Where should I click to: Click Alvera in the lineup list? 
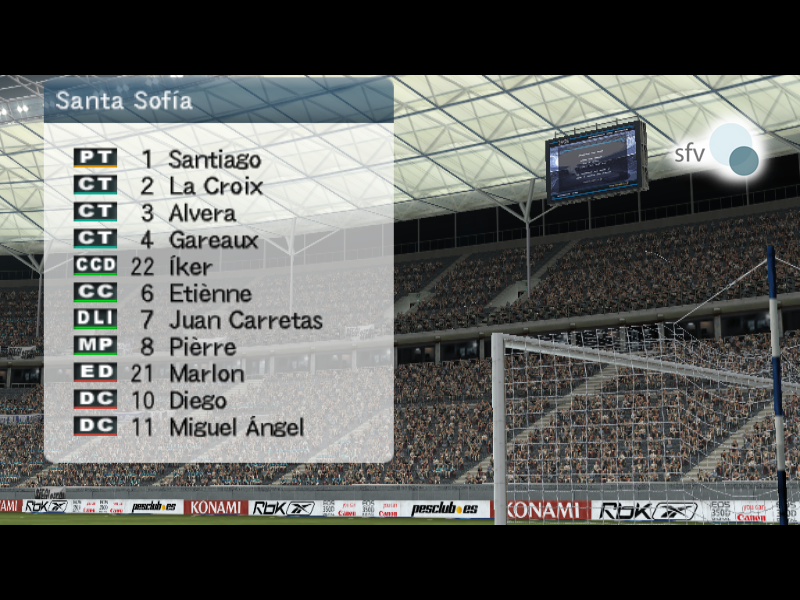(x=202, y=213)
